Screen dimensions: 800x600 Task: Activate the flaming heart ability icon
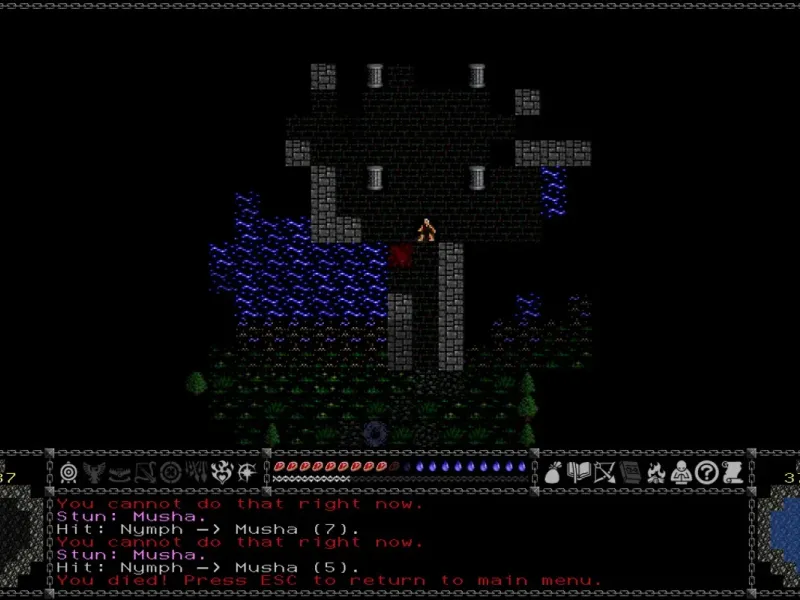pyautogui.click(x=220, y=472)
